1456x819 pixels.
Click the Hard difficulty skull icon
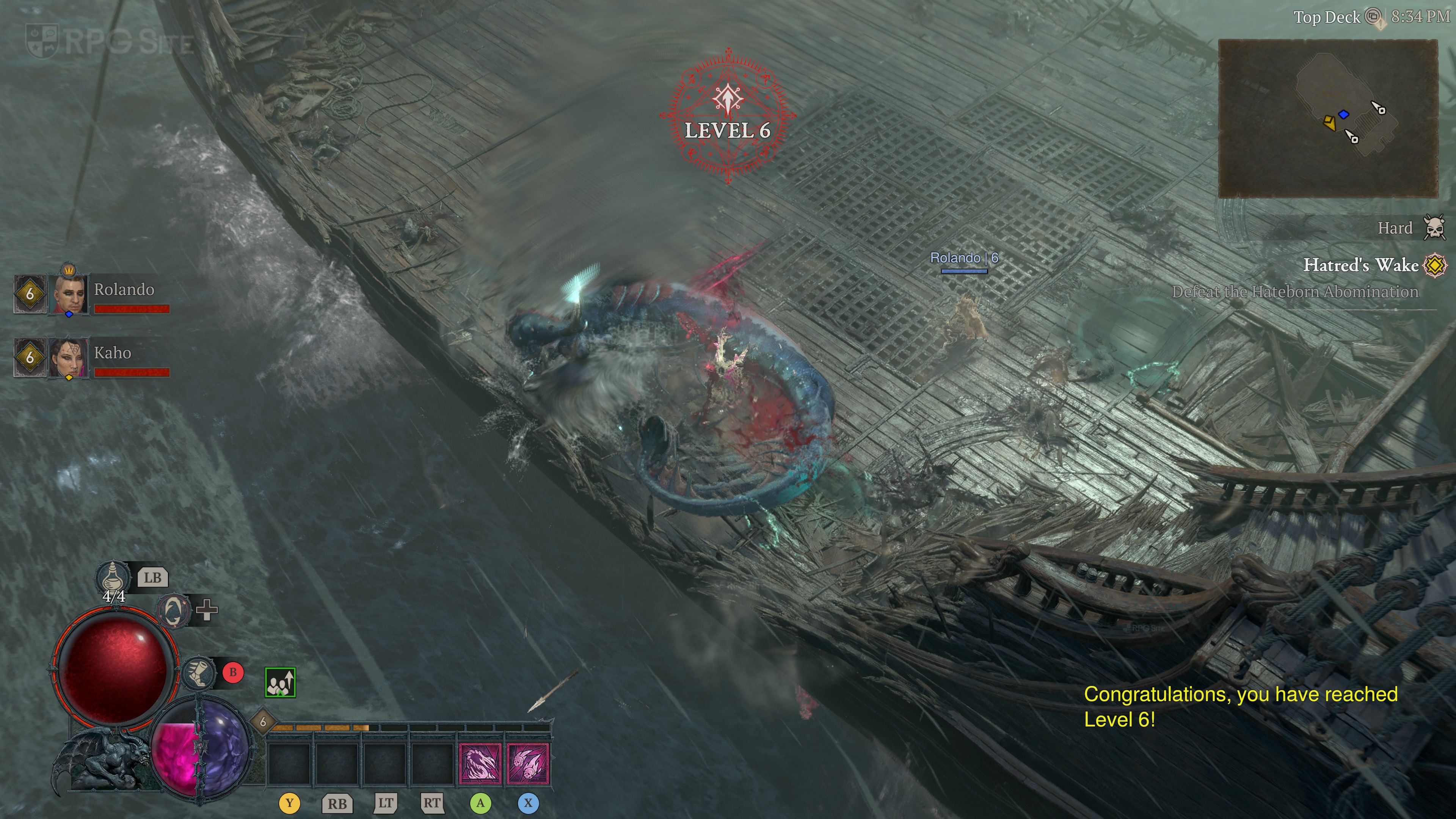click(x=1434, y=228)
